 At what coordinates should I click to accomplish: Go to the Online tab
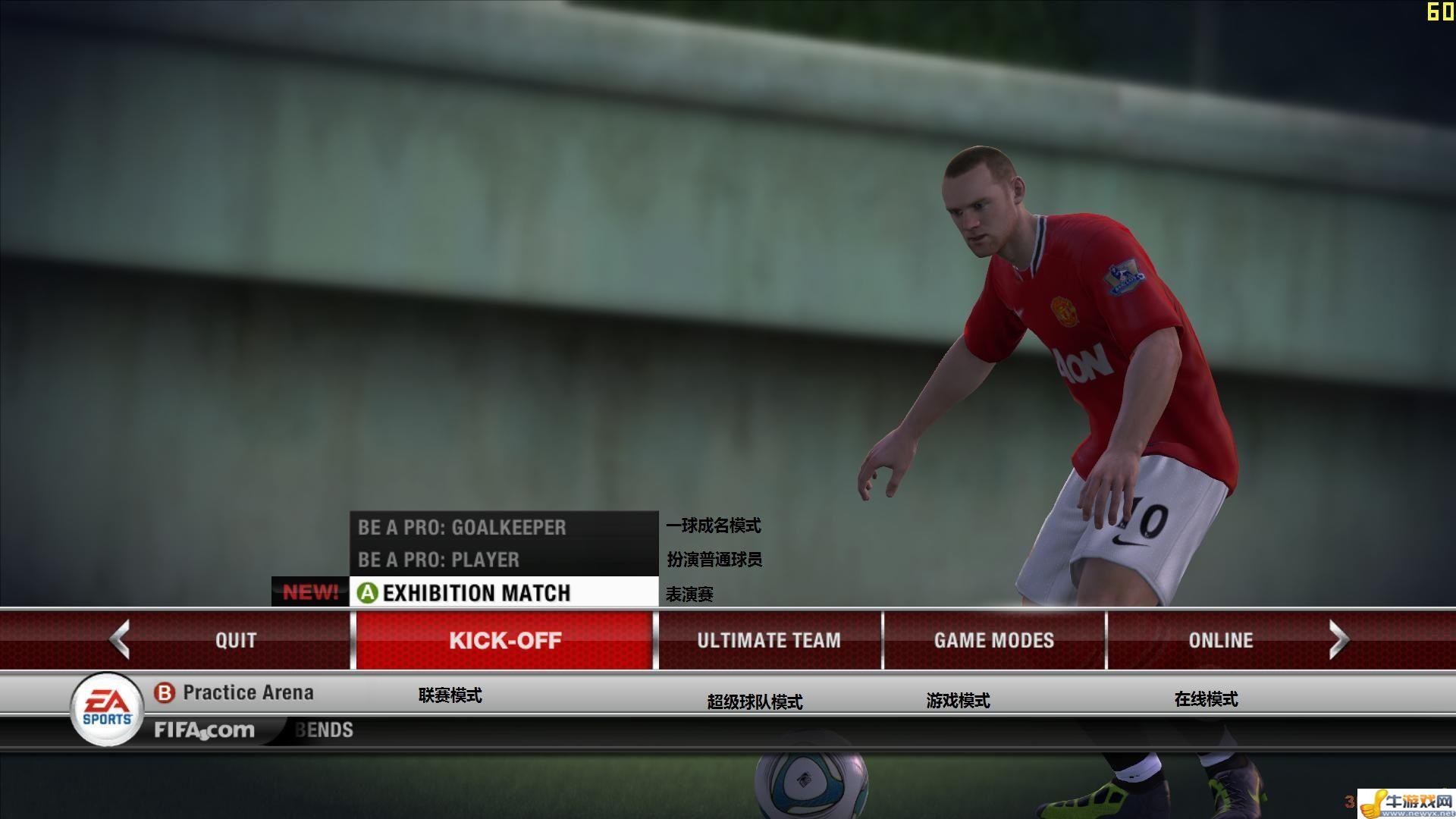tap(1220, 640)
